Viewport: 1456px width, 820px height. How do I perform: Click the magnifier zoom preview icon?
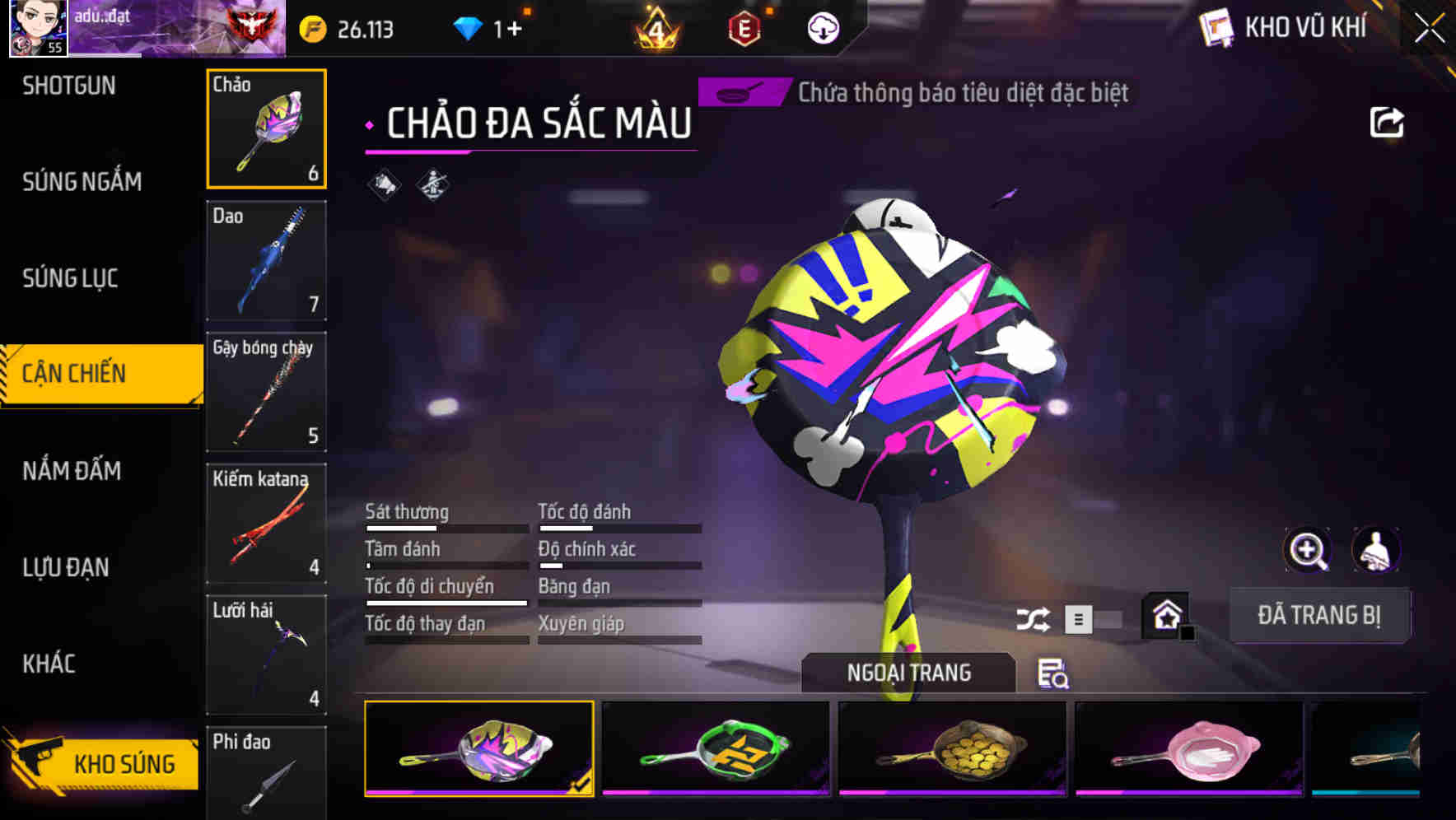pos(1308,550)
